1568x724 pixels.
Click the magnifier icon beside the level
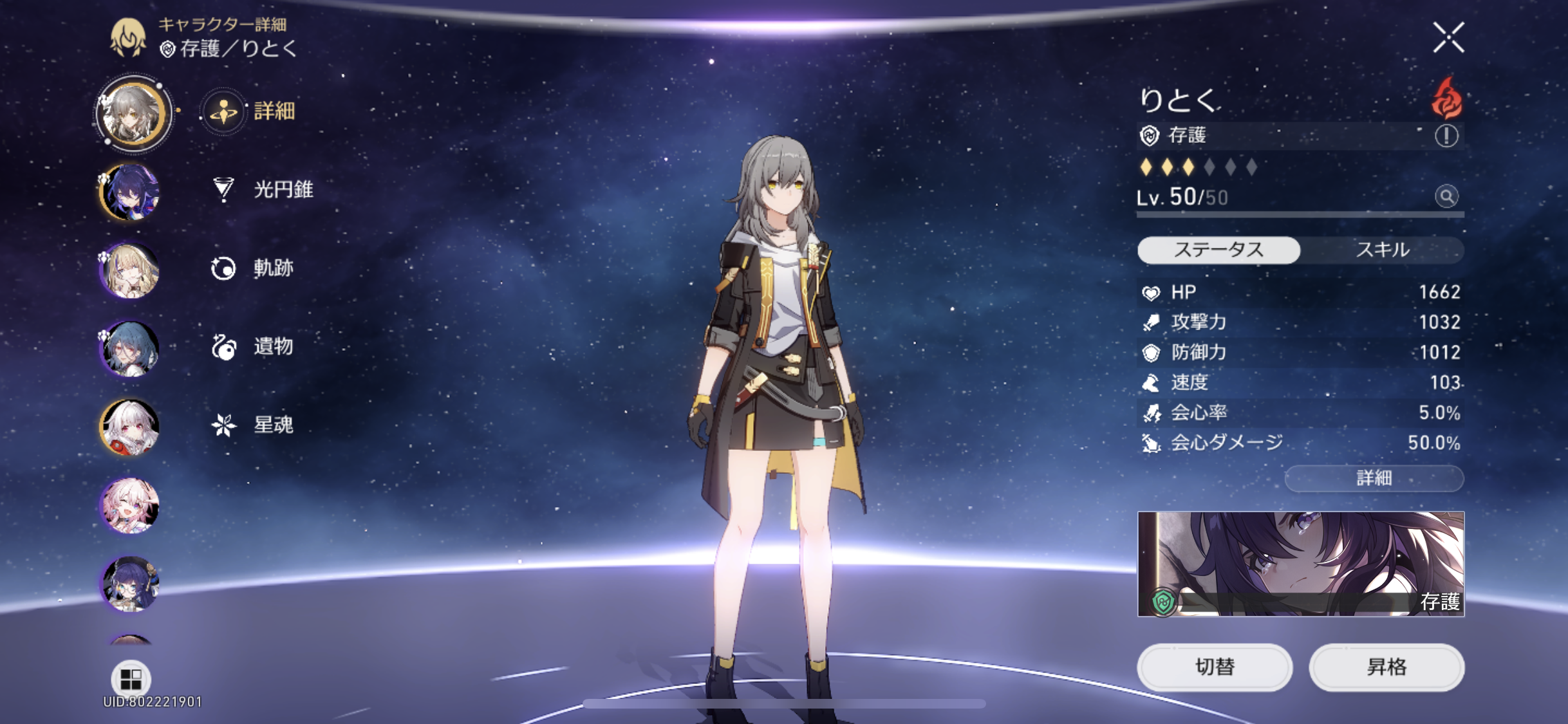pos(1446,196)
